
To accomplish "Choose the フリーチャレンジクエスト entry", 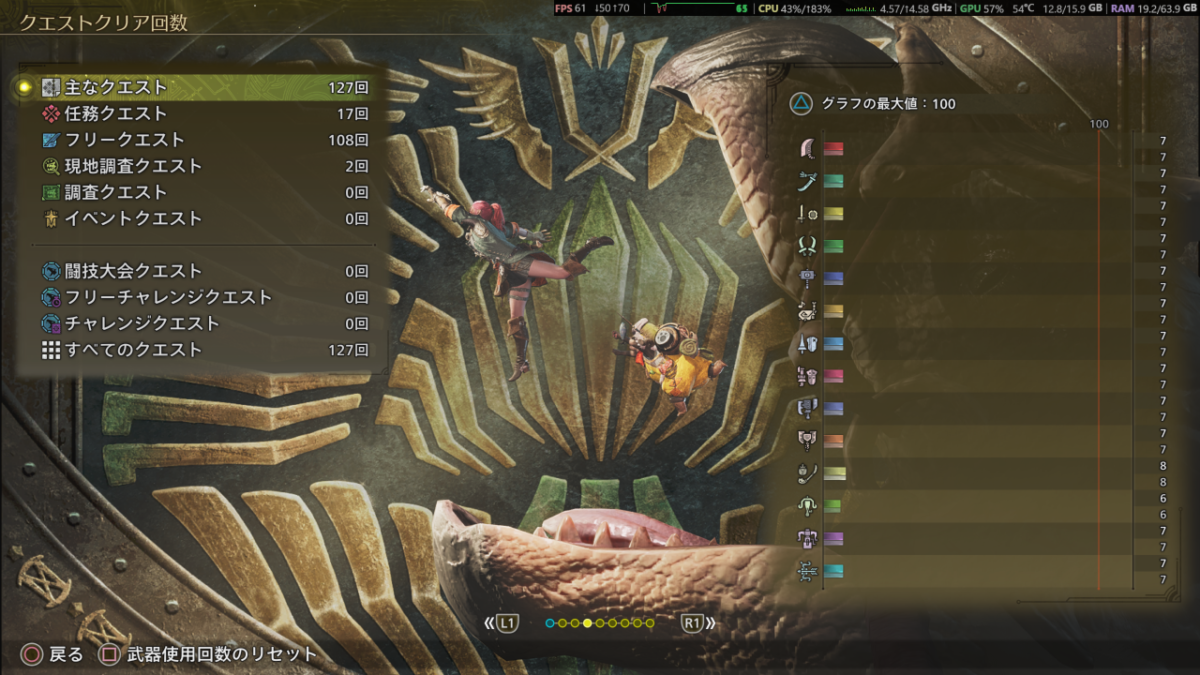I will point(200,297).
